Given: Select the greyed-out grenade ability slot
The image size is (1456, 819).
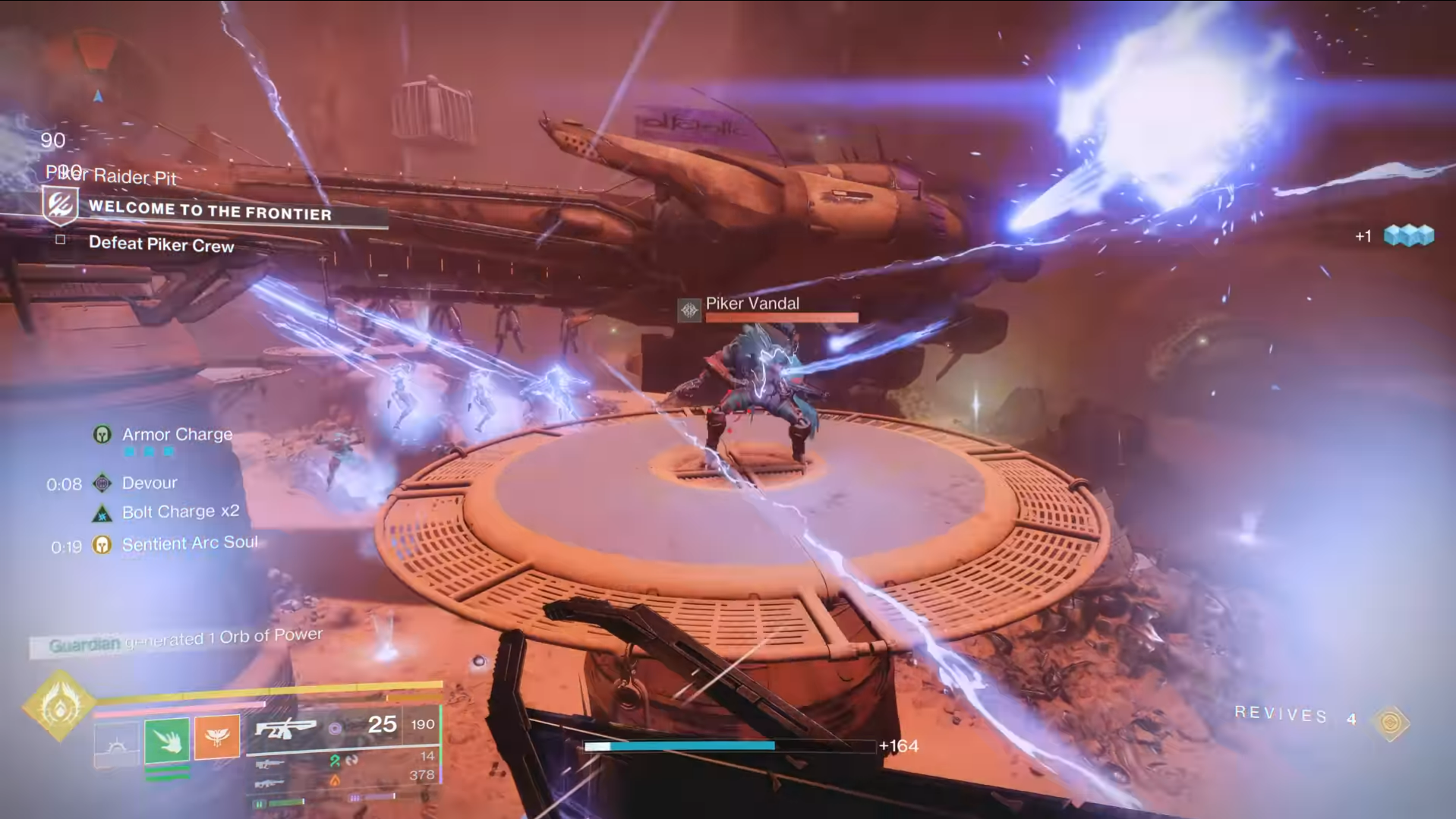Looking at the screenshot, I should coord(116,745).
